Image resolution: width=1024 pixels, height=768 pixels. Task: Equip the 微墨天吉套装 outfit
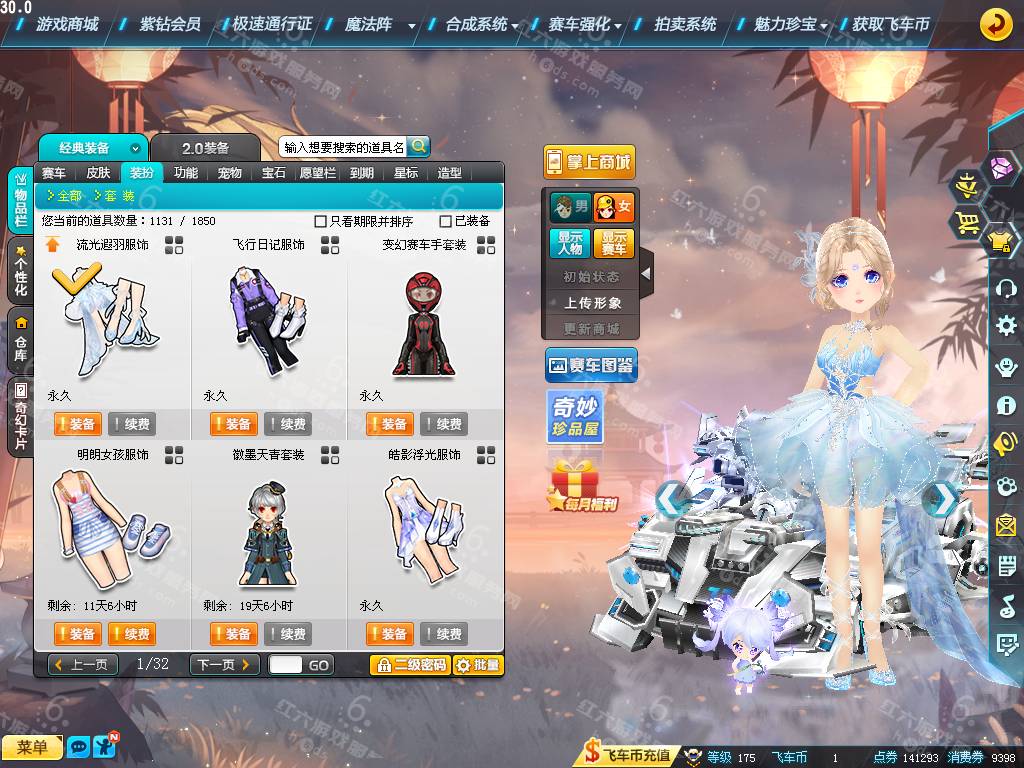pos(234,634)
